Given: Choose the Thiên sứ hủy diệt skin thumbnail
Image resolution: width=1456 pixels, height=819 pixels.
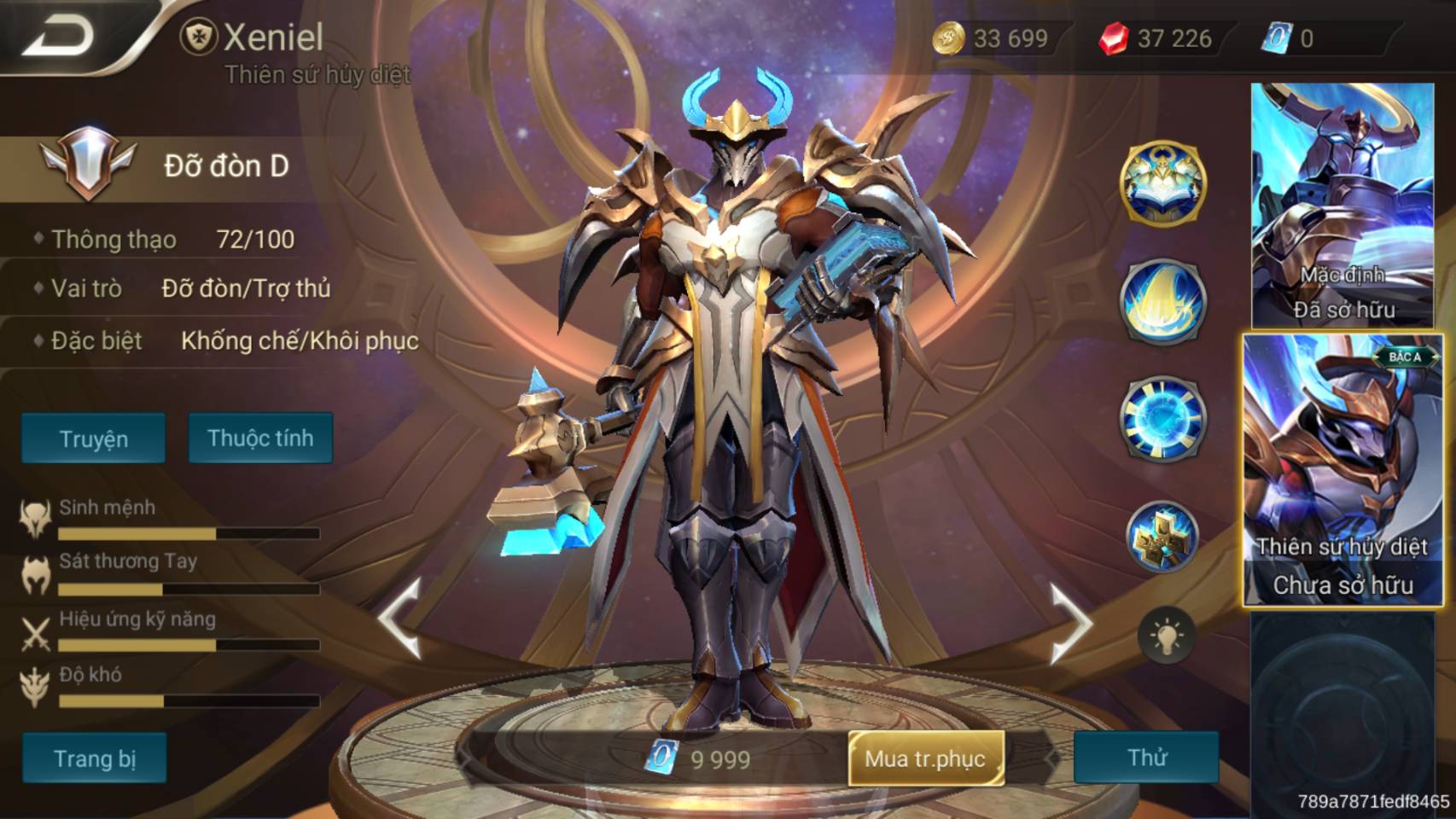Looking at the screenshot, I should [x=1342, y=470].
